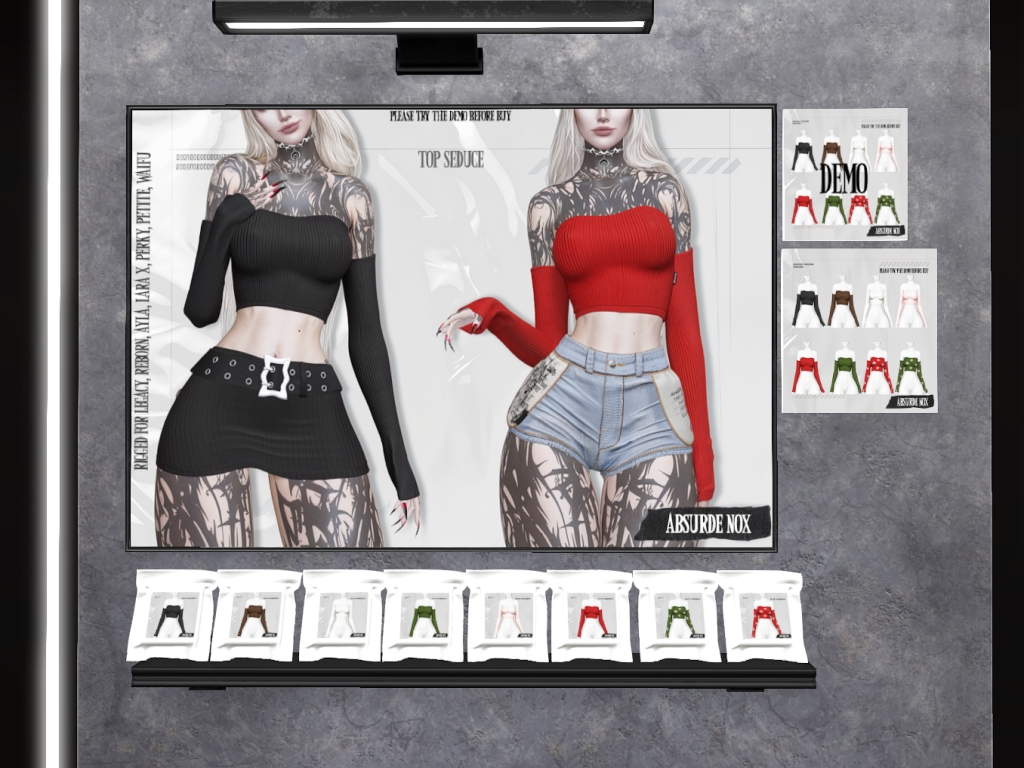Viewport: 1024px width, 768px height.
Task: Pick the solid green top package
Action: (423, 617)
